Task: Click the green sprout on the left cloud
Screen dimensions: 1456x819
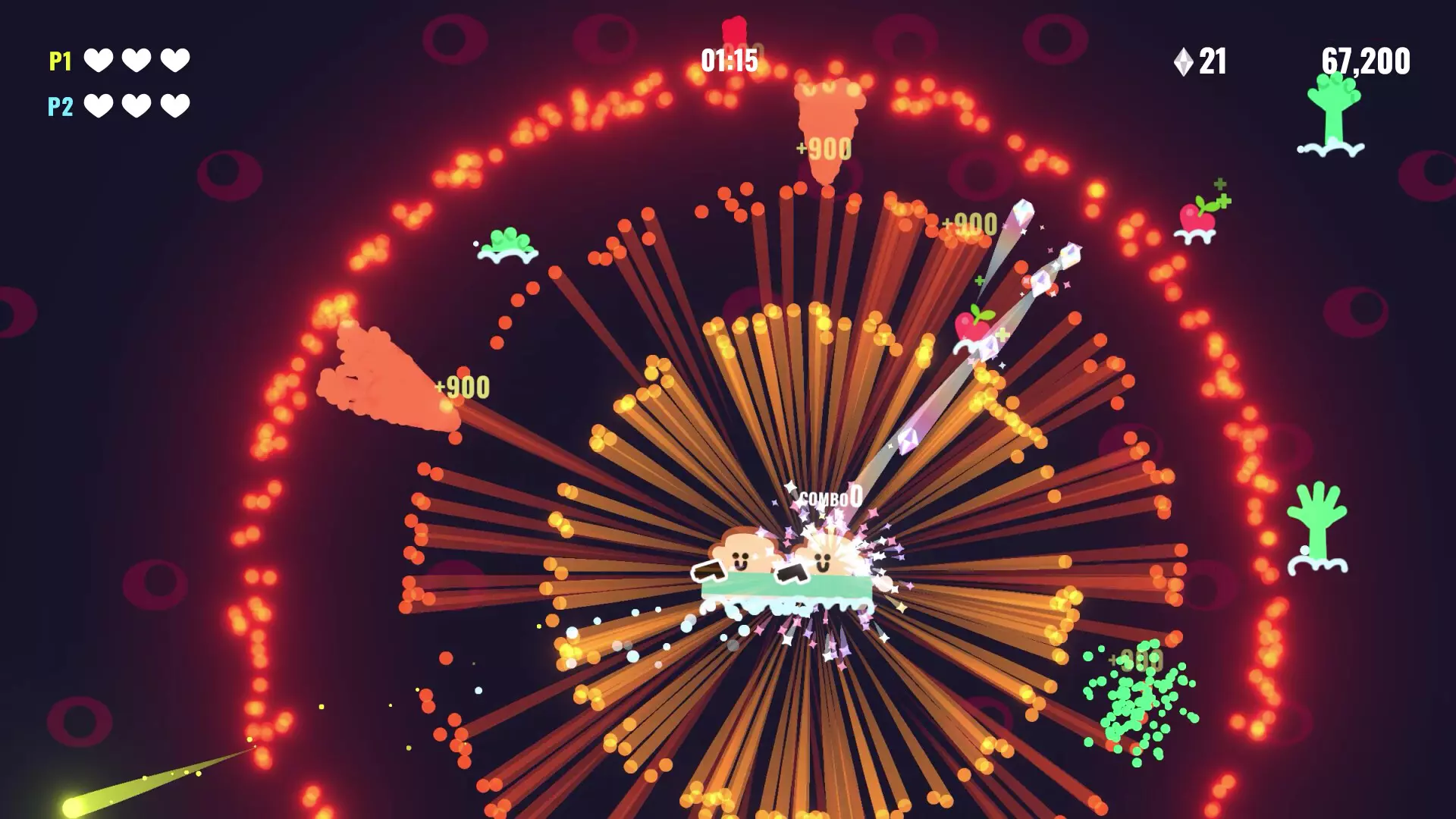Action: (x=507, y=243)
